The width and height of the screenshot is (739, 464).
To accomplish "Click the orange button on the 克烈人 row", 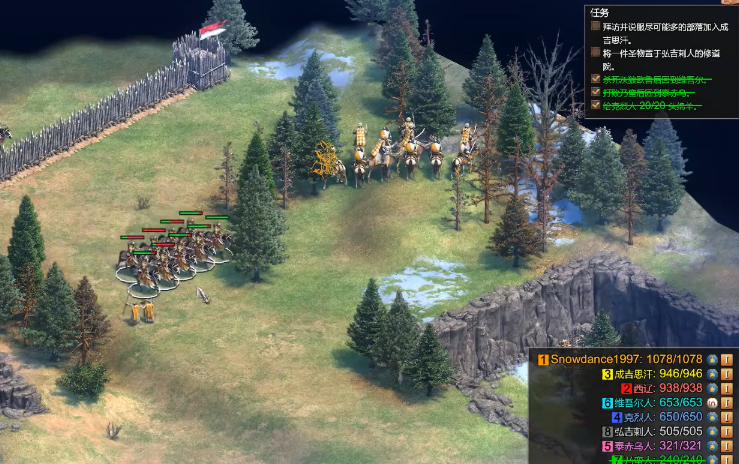I will [728, 417].
